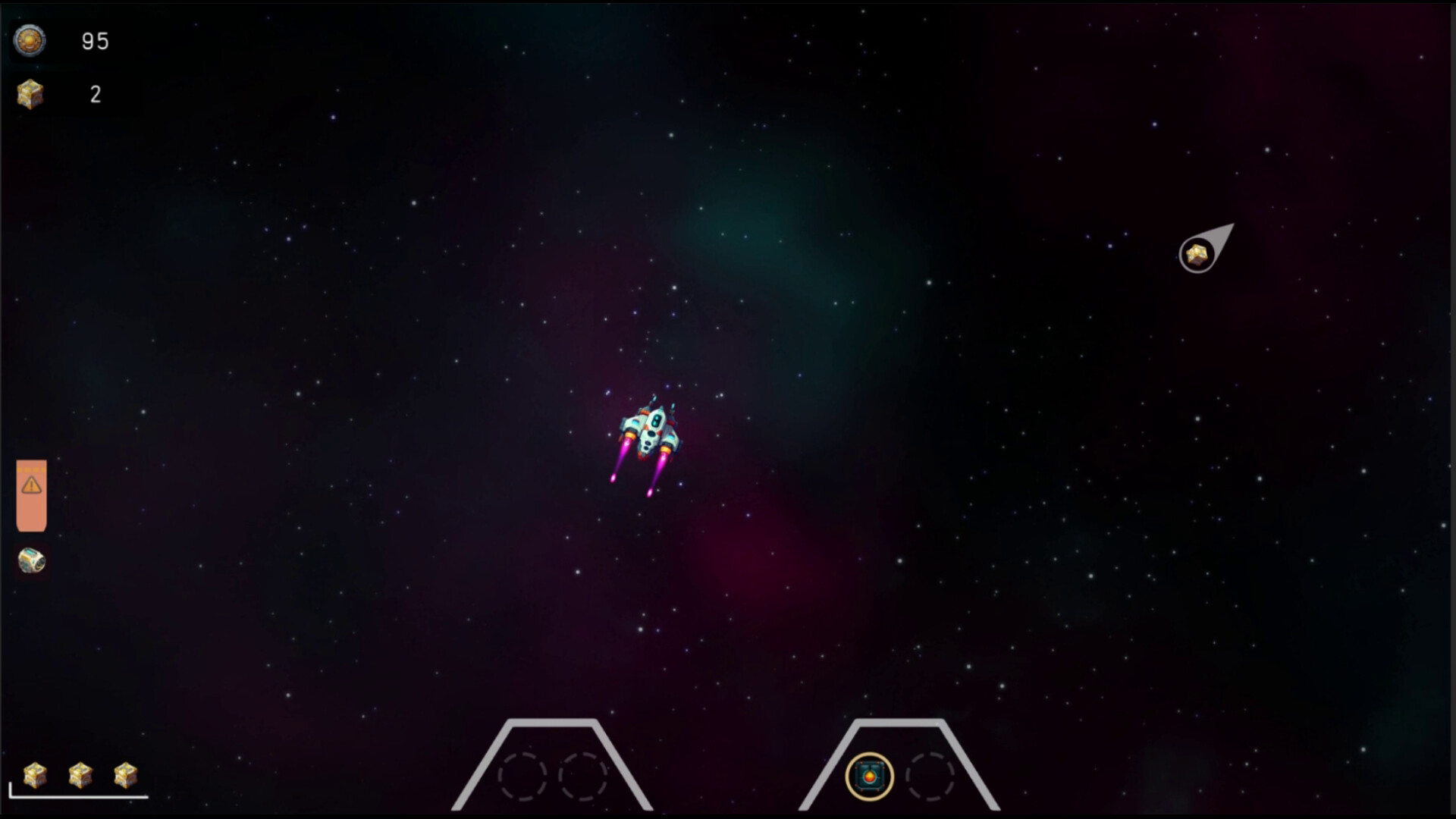Select the golden cube resource icon

tap(29, 93)
